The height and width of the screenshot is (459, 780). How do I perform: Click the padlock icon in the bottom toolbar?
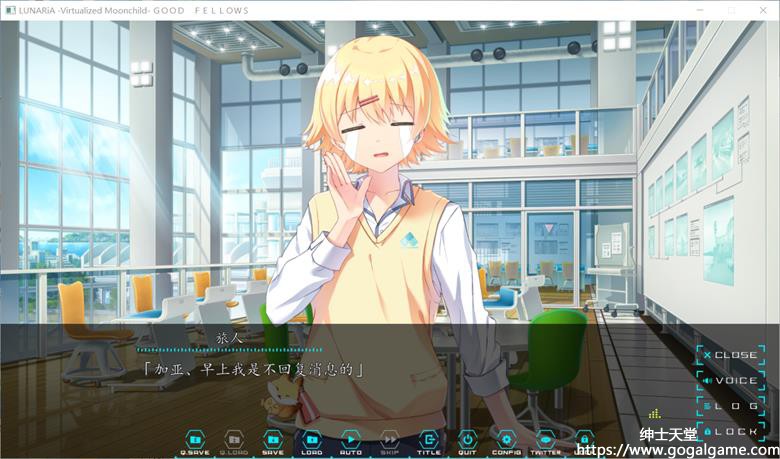click(x=584, y=439)
